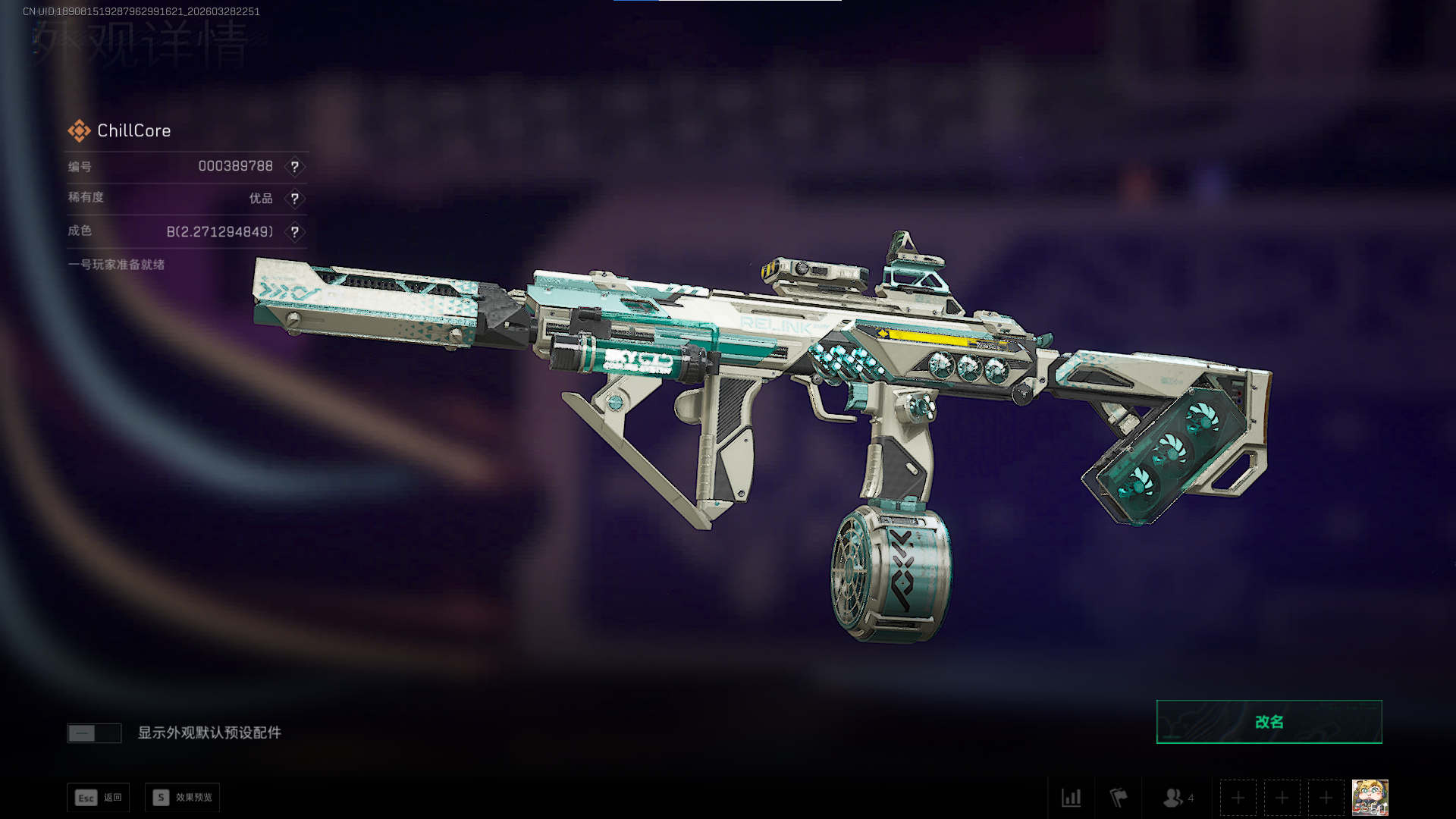The width and height of the screenshot is (1456, 819).
Task: Toggle 显示外观默认预设配件 switch
Action: click(x=94, y=733)
